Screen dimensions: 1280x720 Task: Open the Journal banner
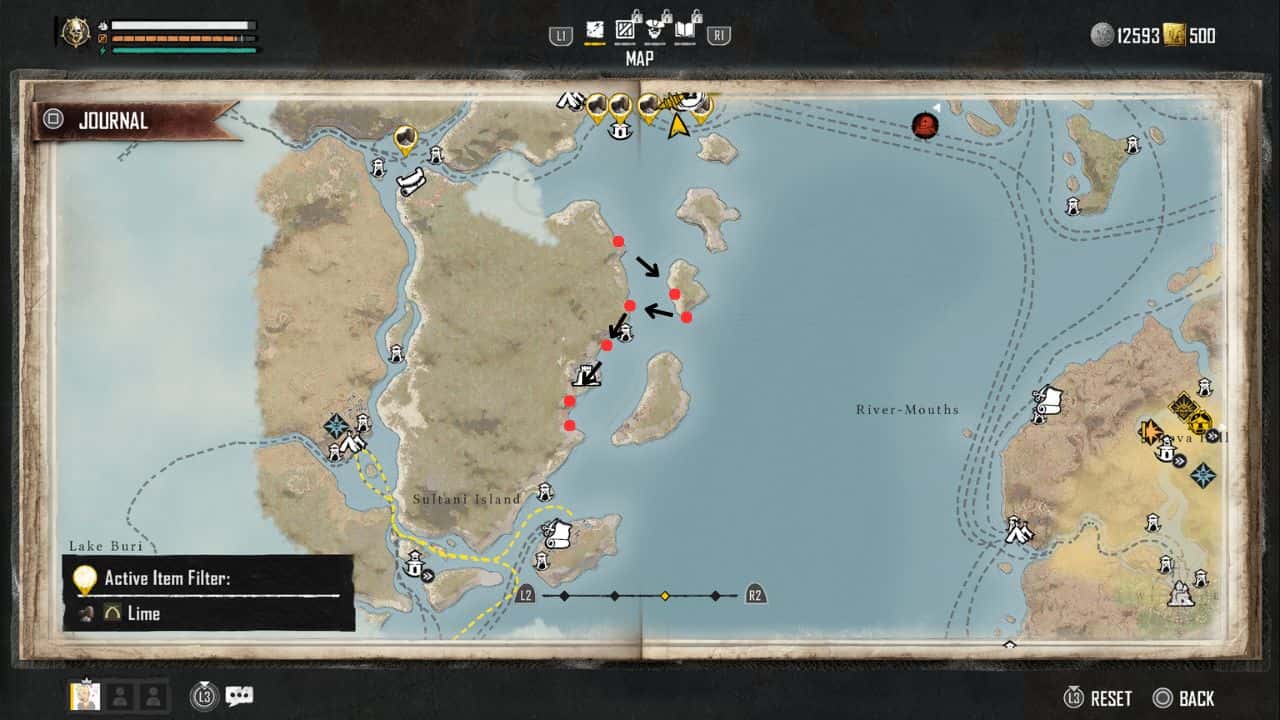click(x=113, y=121)
